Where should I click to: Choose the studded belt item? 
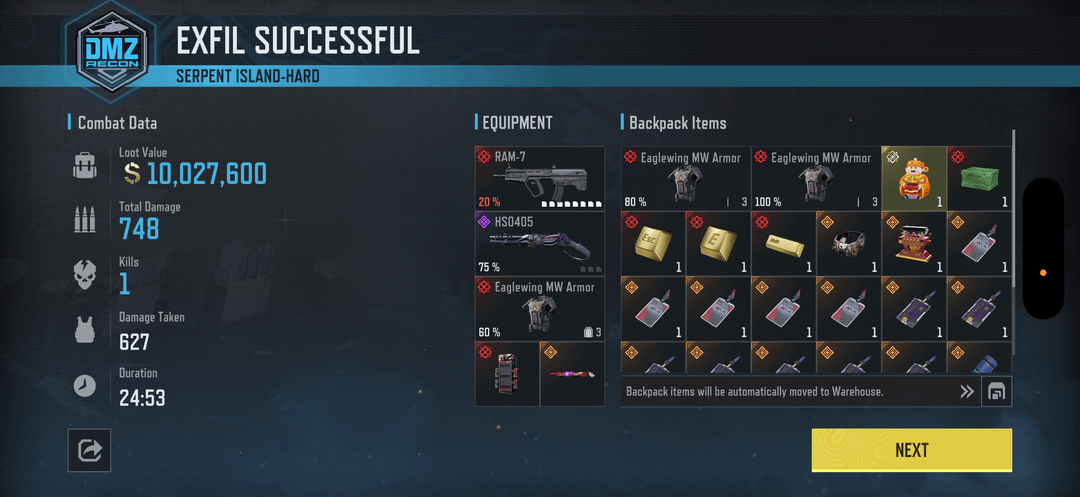coord(848,243)
